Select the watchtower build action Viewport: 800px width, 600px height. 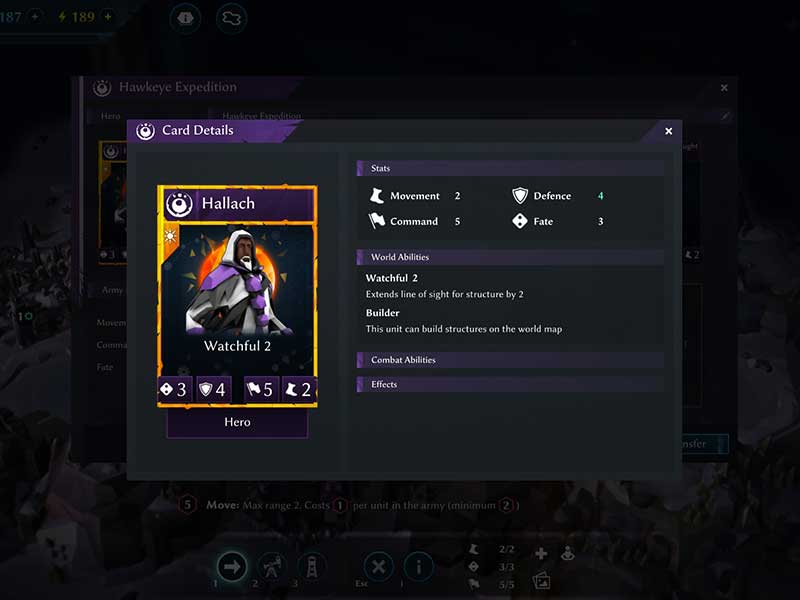tap(311, 567)
